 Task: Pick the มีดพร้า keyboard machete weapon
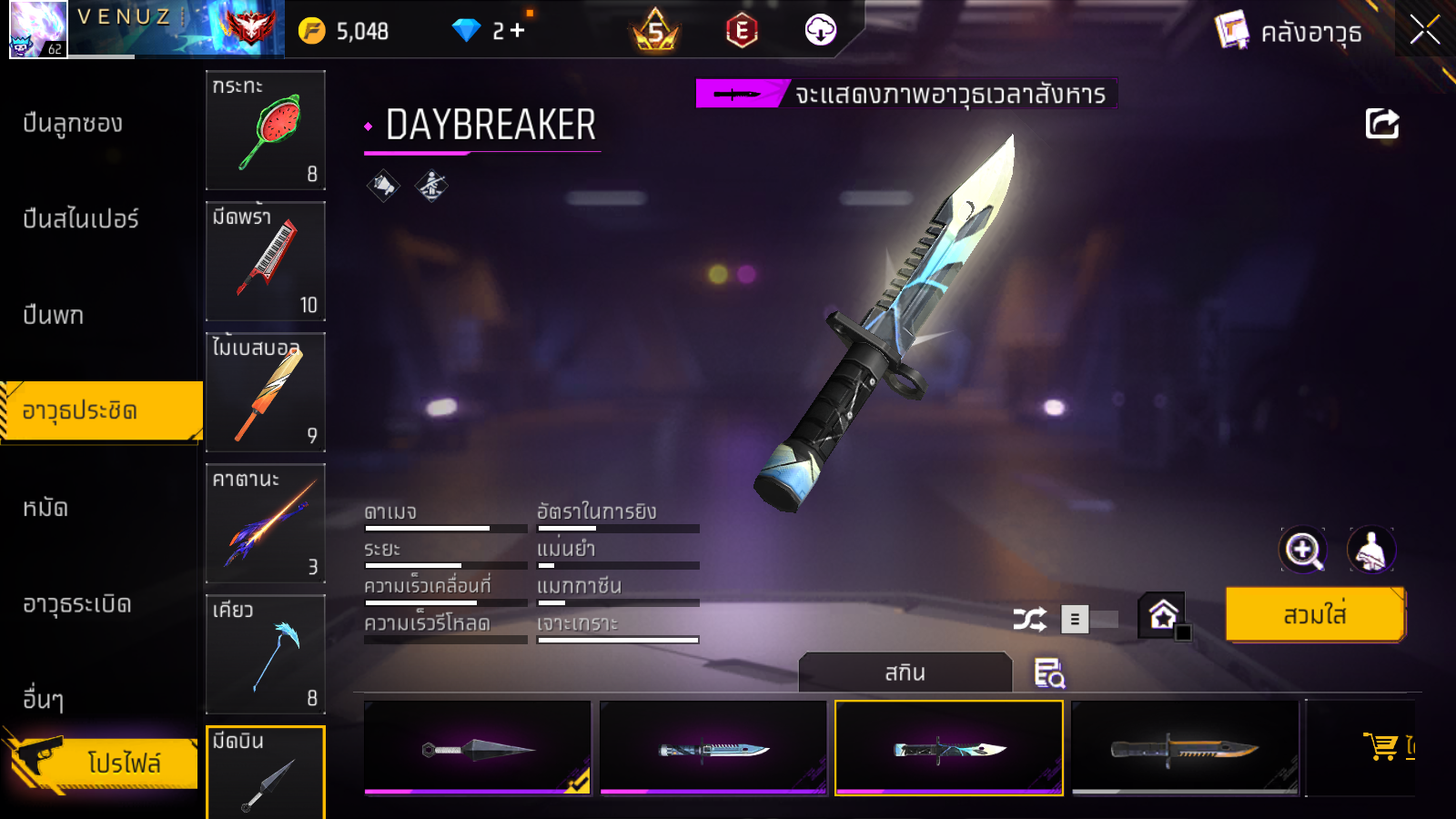click(x=266, y=261)
